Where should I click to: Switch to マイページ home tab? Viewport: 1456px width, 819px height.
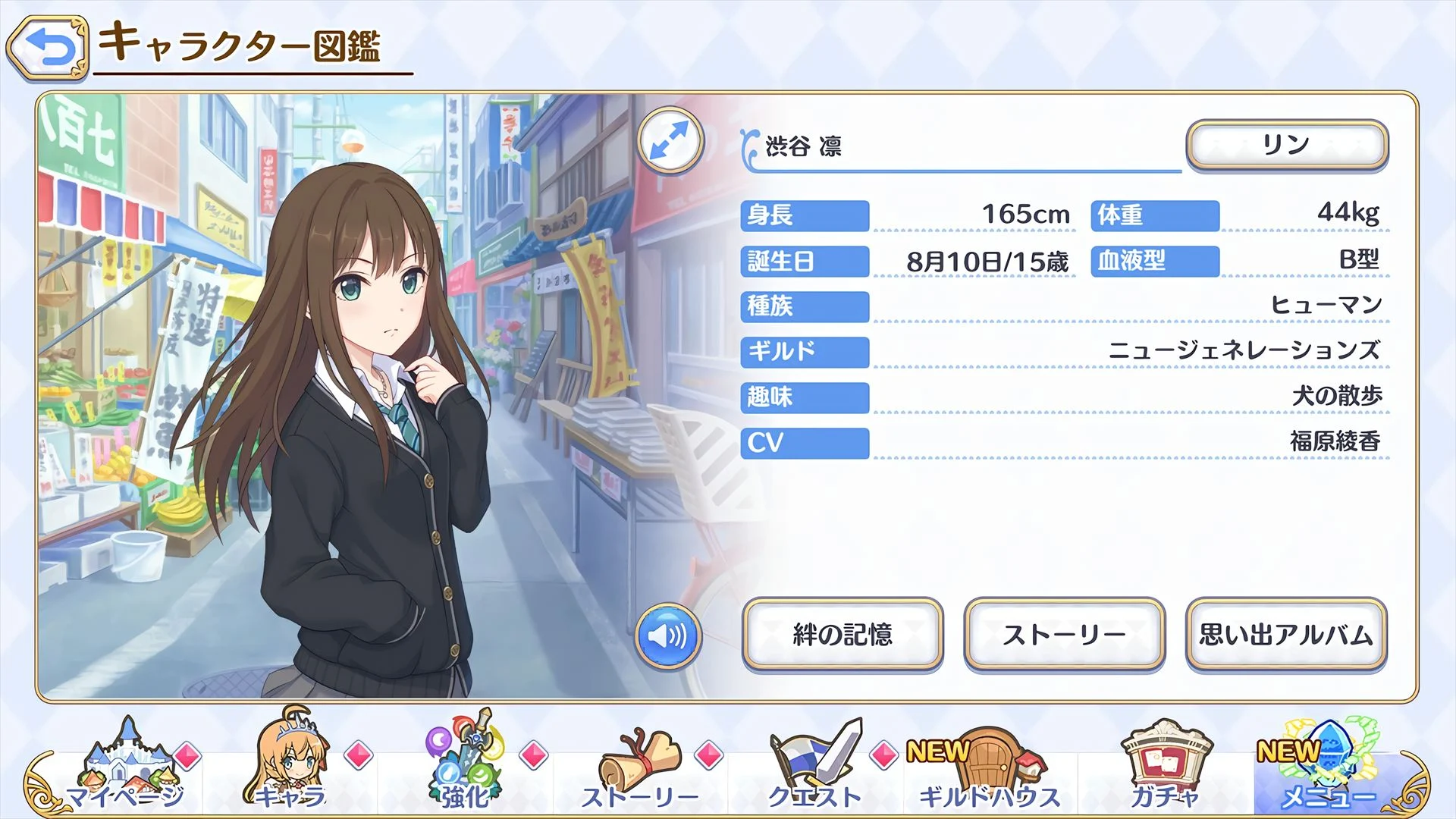(x=125, y=766)
